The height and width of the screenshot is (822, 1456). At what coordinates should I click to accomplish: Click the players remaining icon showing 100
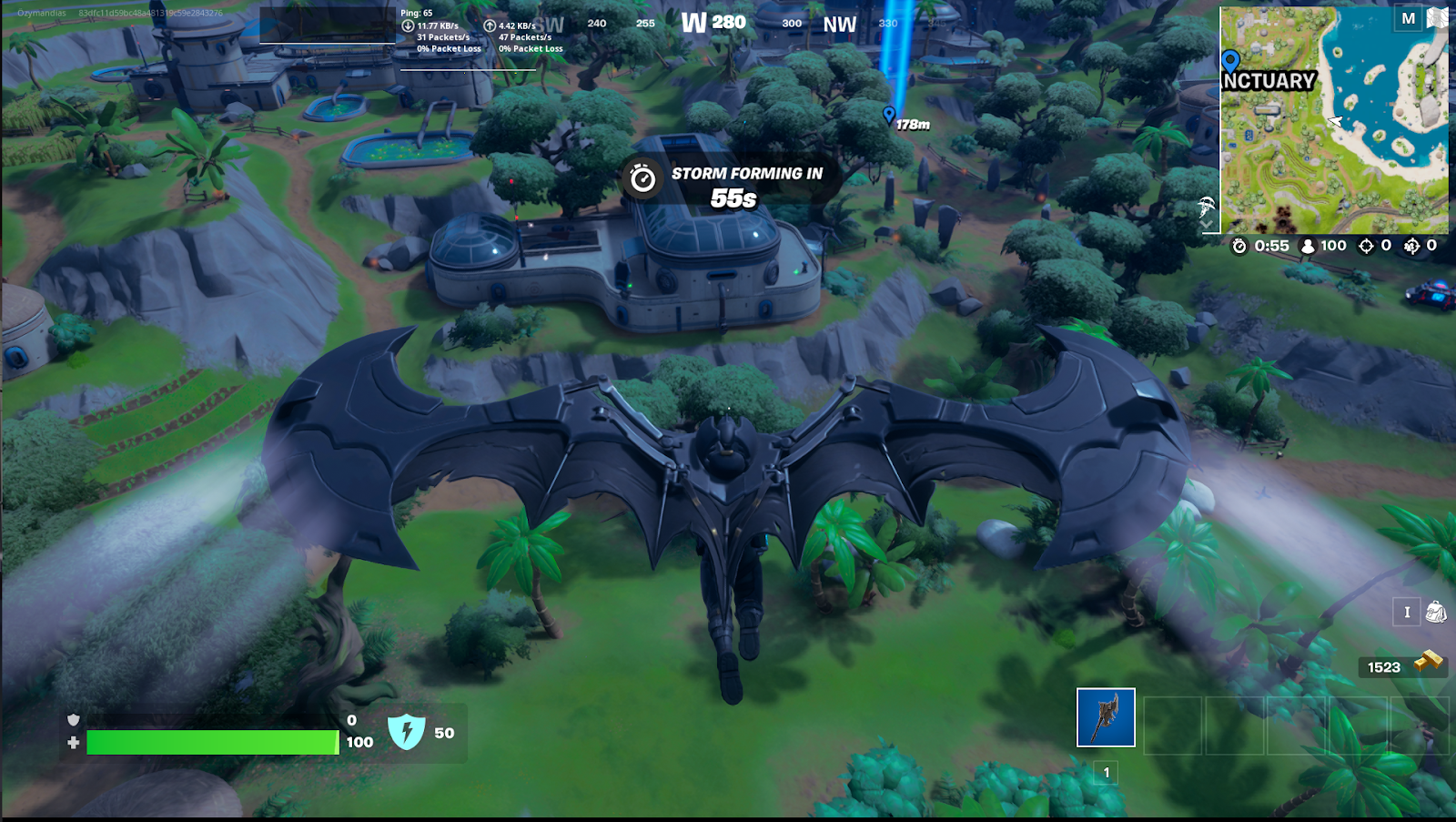[x=1306, y=245]
